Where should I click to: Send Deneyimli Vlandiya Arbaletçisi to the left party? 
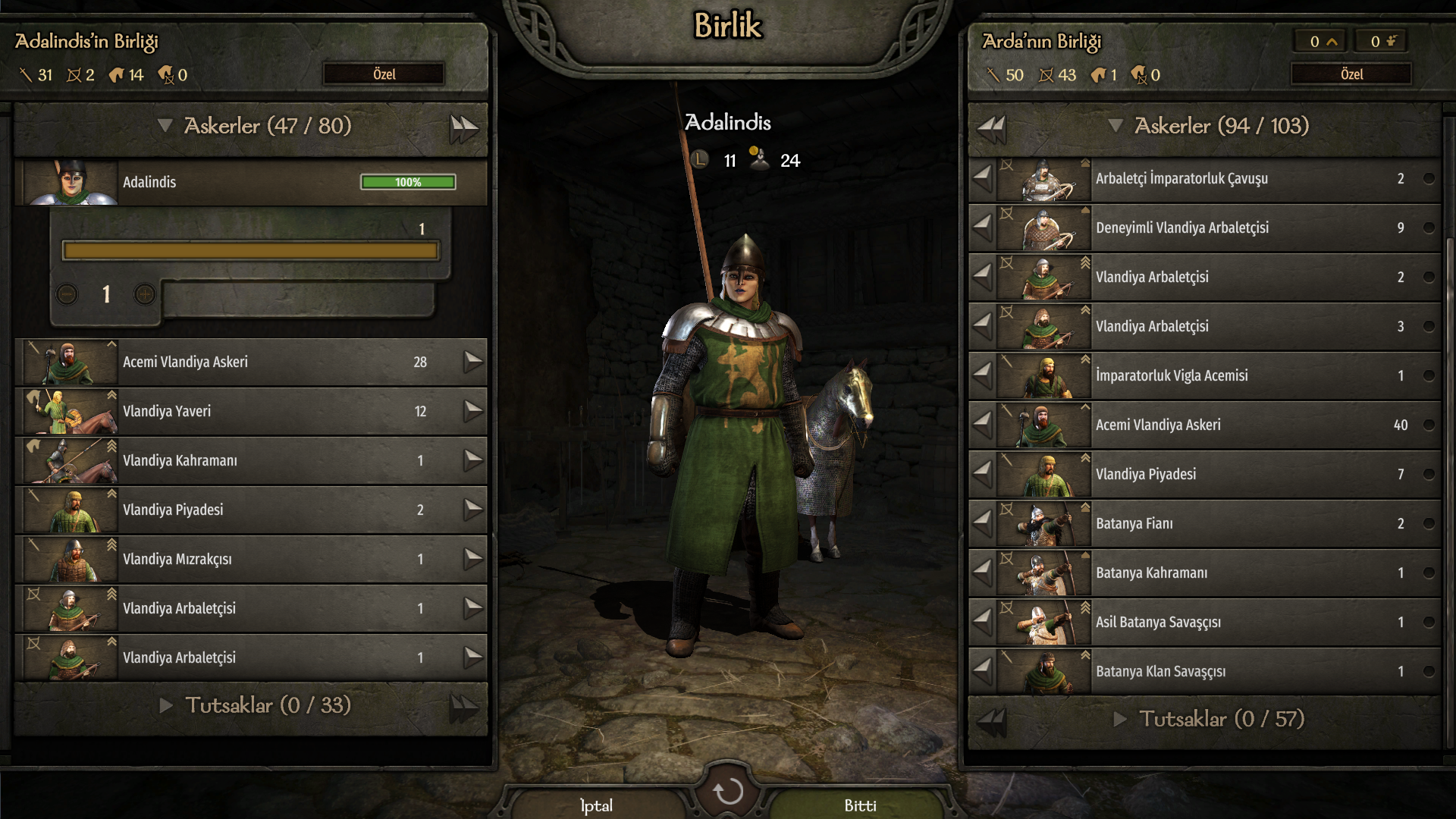tap(983, 227)
